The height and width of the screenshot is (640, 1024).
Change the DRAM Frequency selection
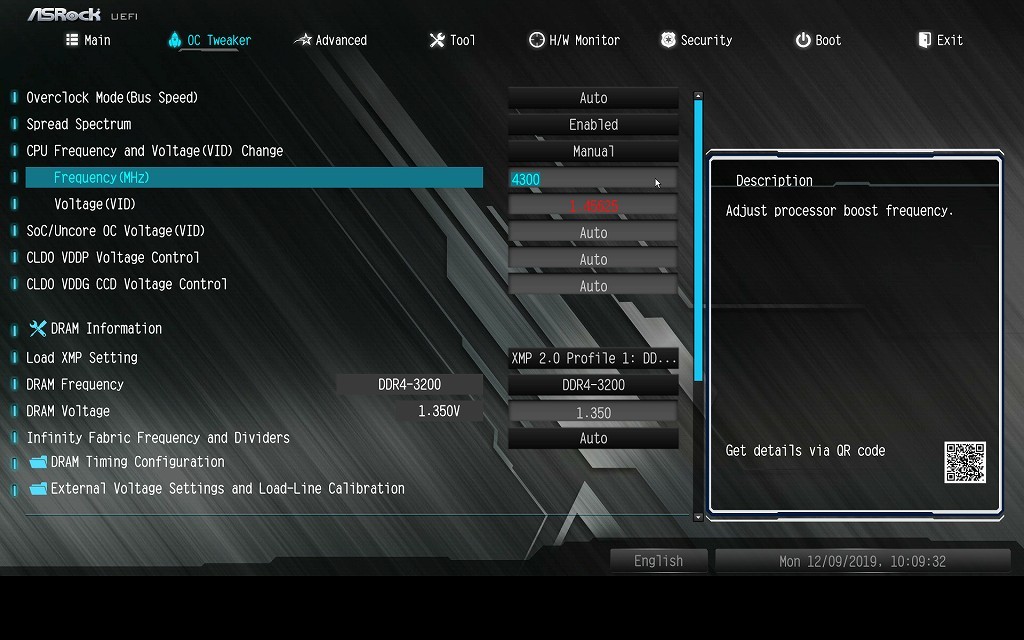coord(593,385)
